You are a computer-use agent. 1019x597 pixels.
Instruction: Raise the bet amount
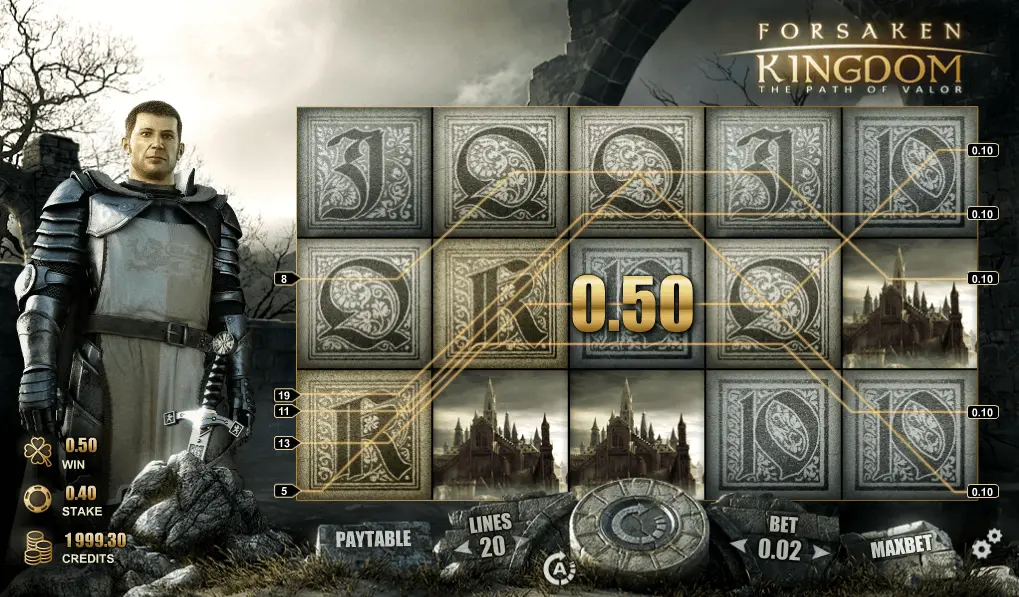823,550
